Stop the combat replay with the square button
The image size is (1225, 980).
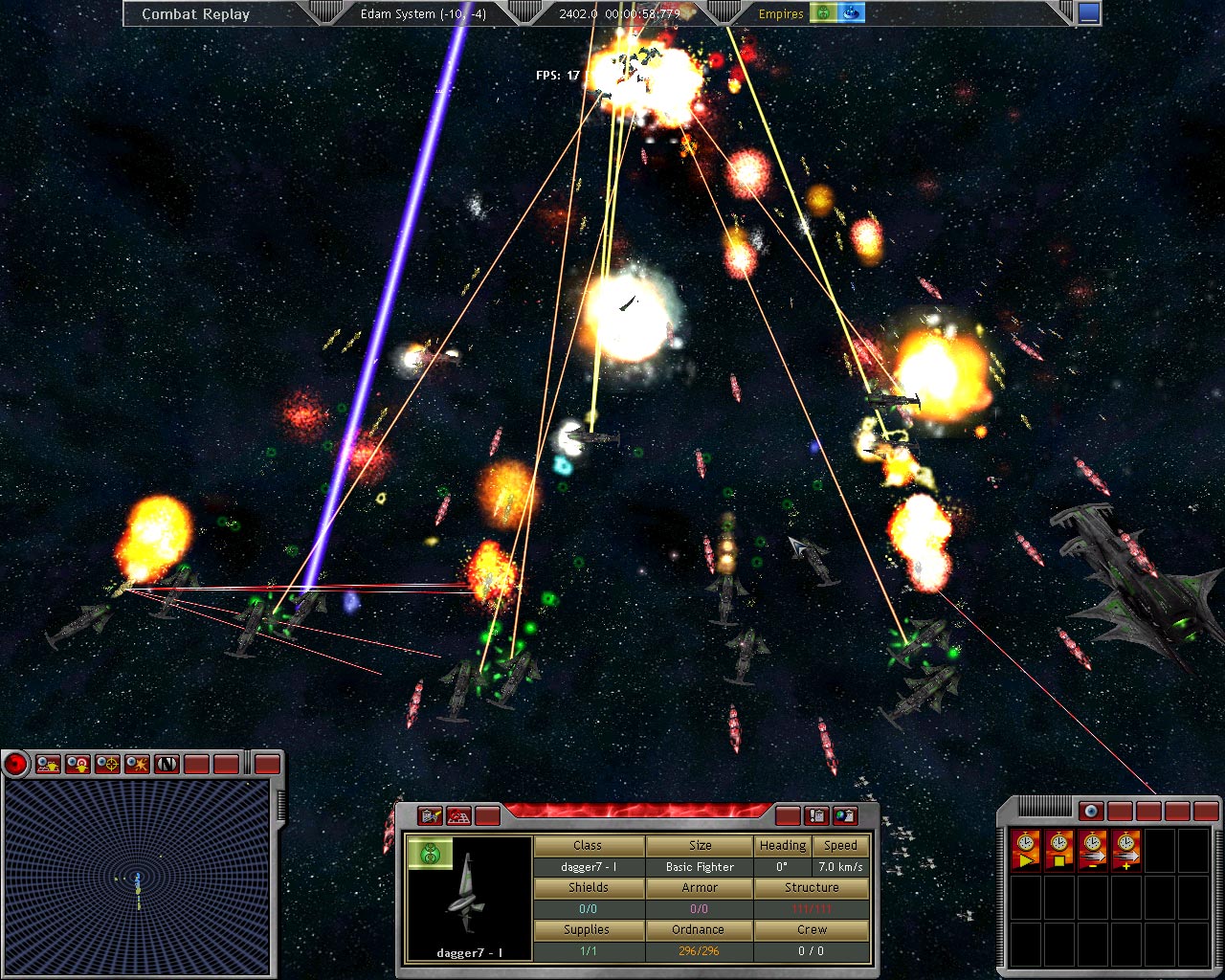[1059, 847]
